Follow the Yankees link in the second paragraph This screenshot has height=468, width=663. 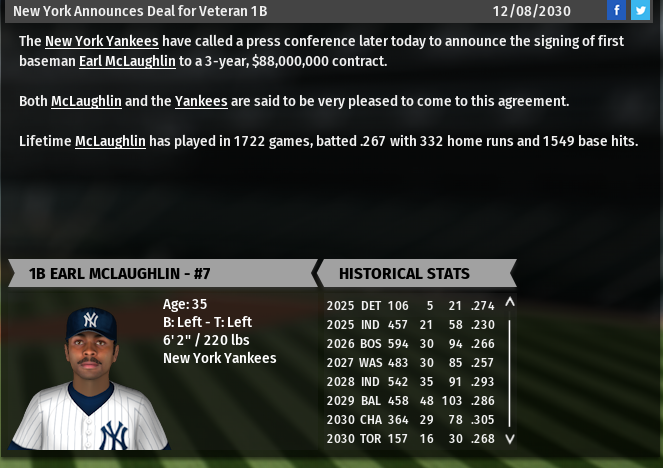(201, 101)
